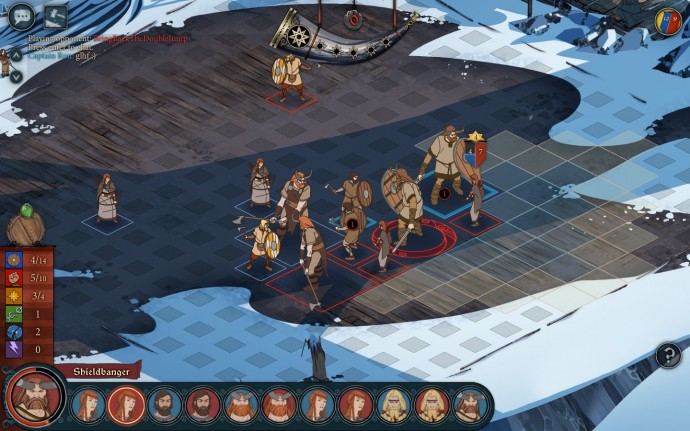690x431 pixels.
Task: Click the wooden shield with green gem
Action: [25, 226]
